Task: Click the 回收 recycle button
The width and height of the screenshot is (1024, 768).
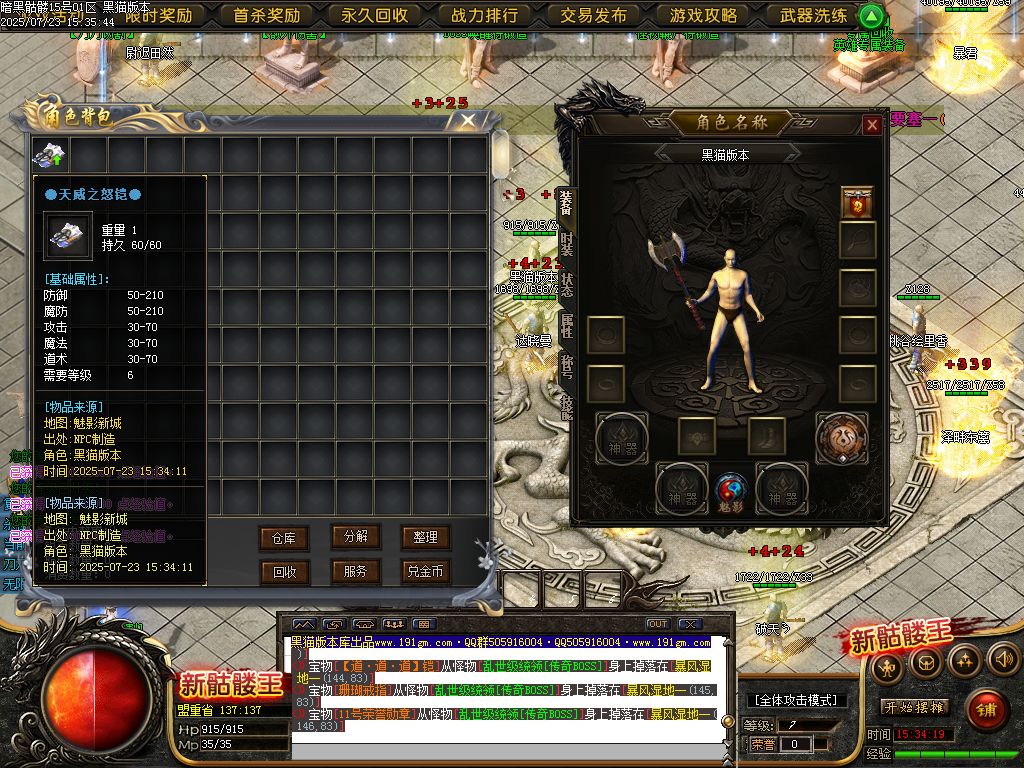Action: [x=284, y=572]
